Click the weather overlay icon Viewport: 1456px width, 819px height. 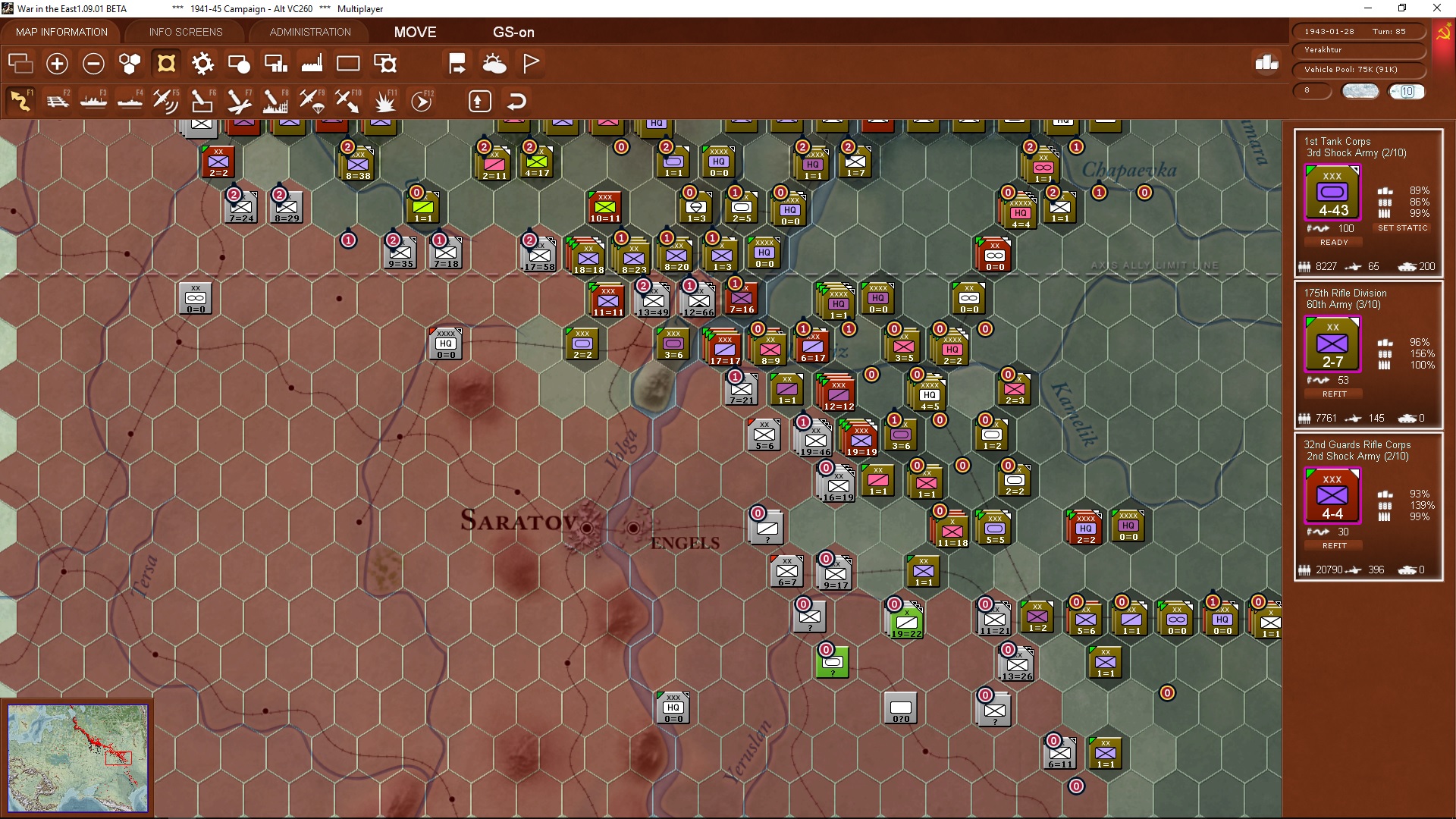coord(495,64)
